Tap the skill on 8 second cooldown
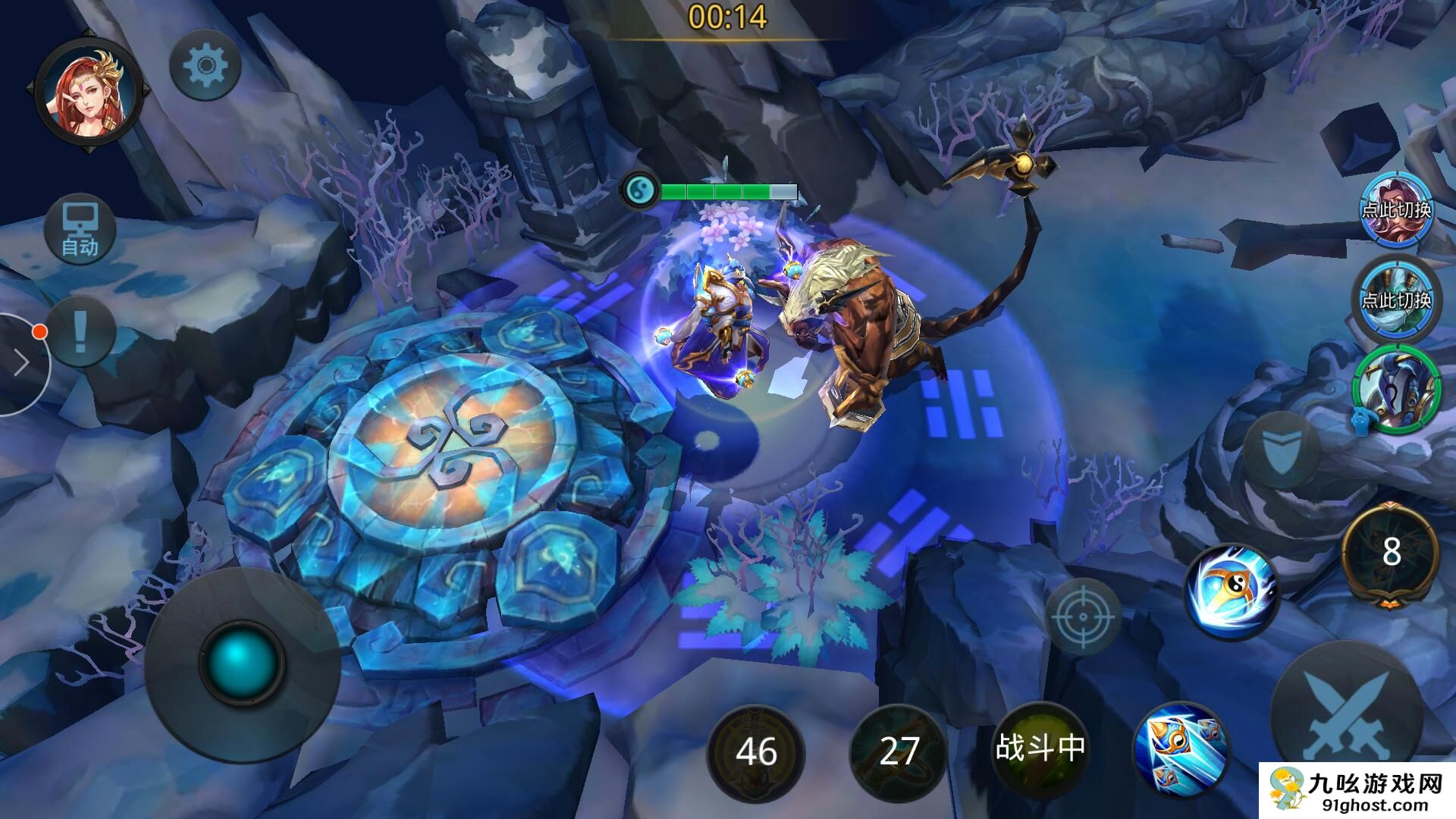Image resolution: width=1456 pixels, height=819 pixels. [1390, 554]
